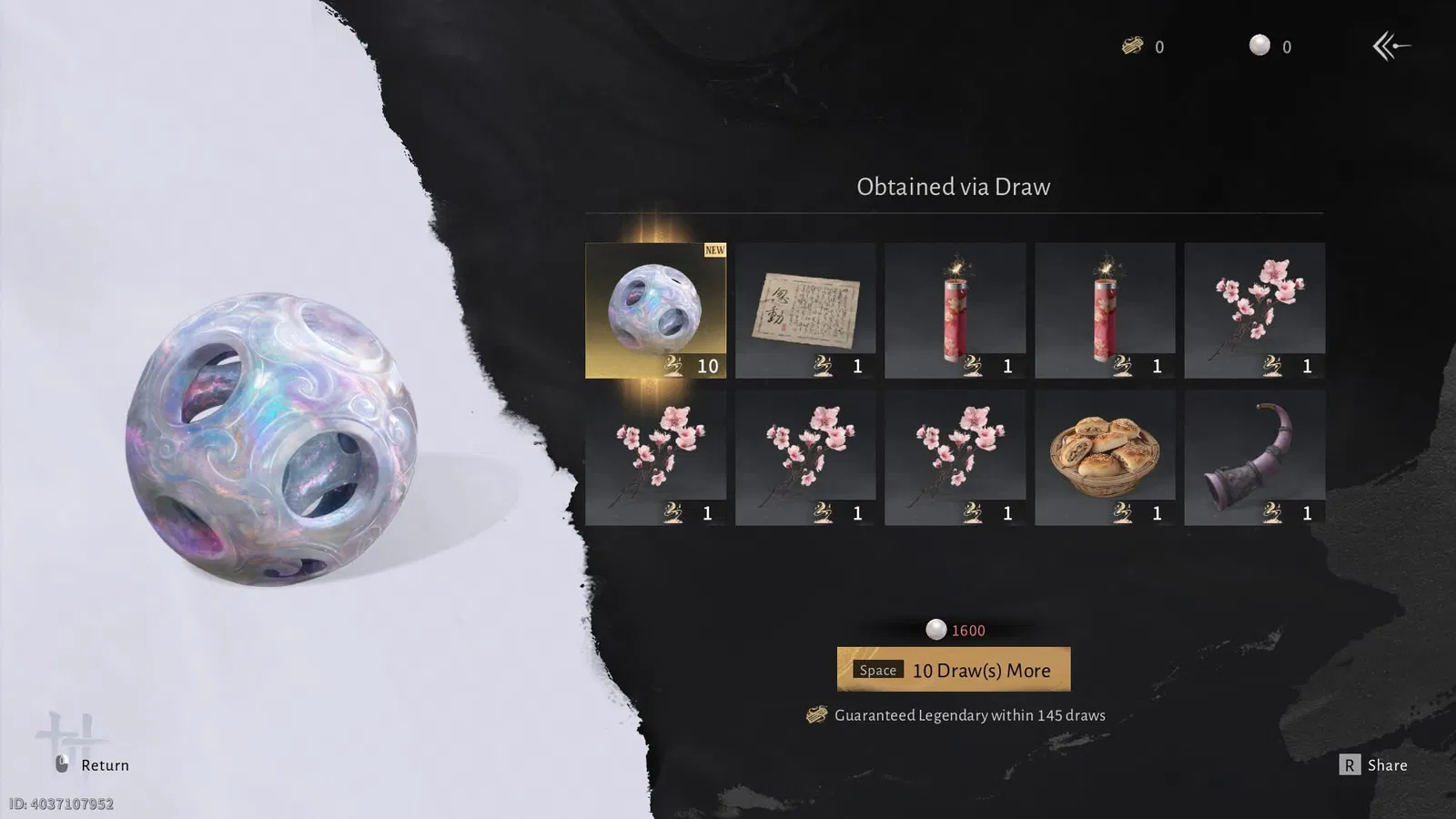The width and height of the screenshot is (1456, 819).
Task: Select the iridescent carved sphere reward
Action: coord(655,309)
